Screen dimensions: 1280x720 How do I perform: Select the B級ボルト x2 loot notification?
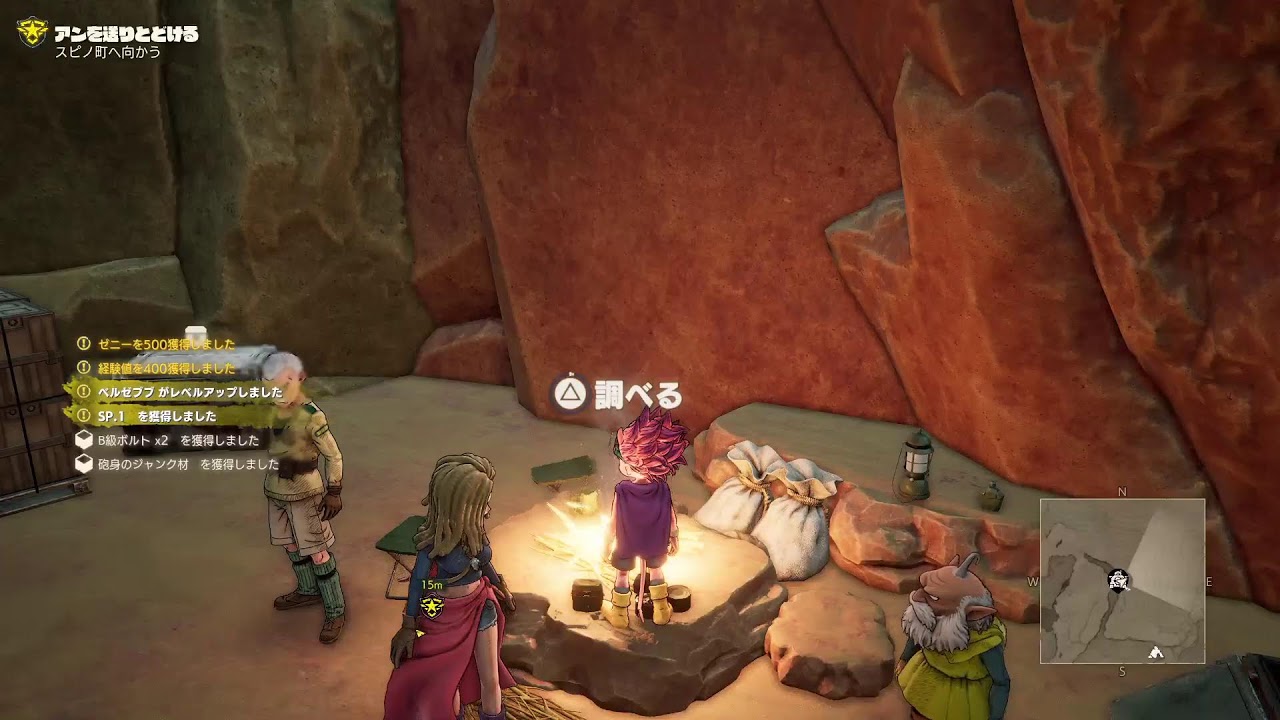(168, 440)
